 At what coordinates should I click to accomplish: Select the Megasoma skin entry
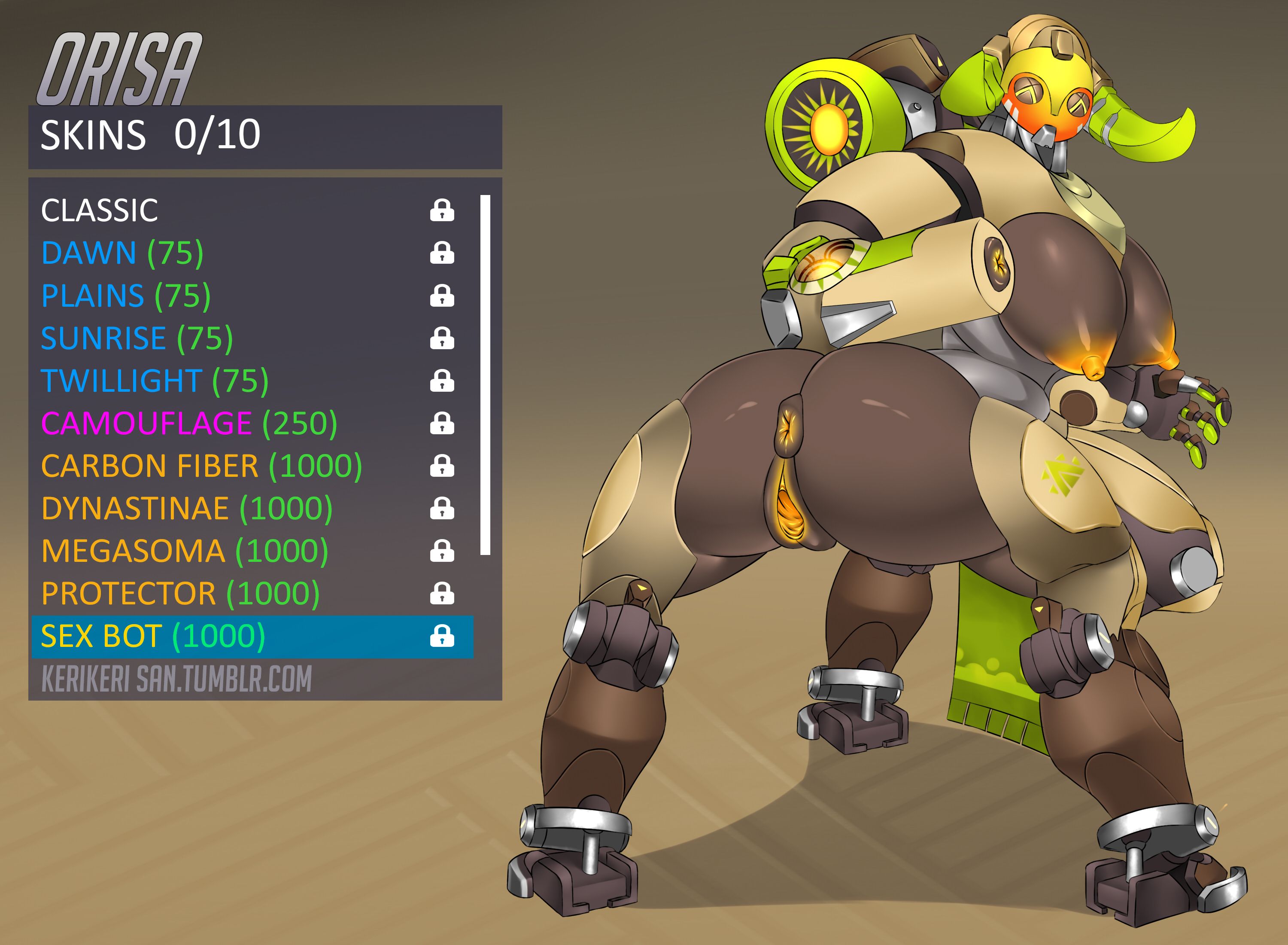pyautogui.click(x=185, y=551)
